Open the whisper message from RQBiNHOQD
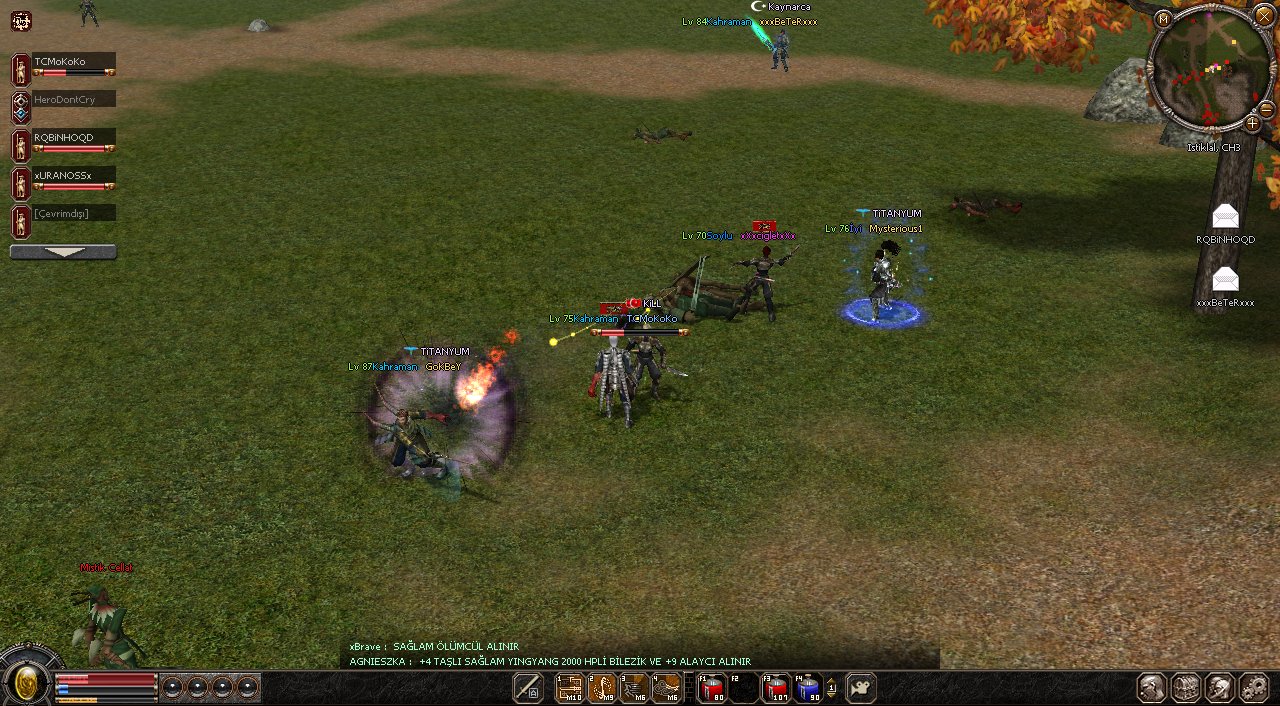The width and height of the screenshot is (1280, 706). point(1225,216)
